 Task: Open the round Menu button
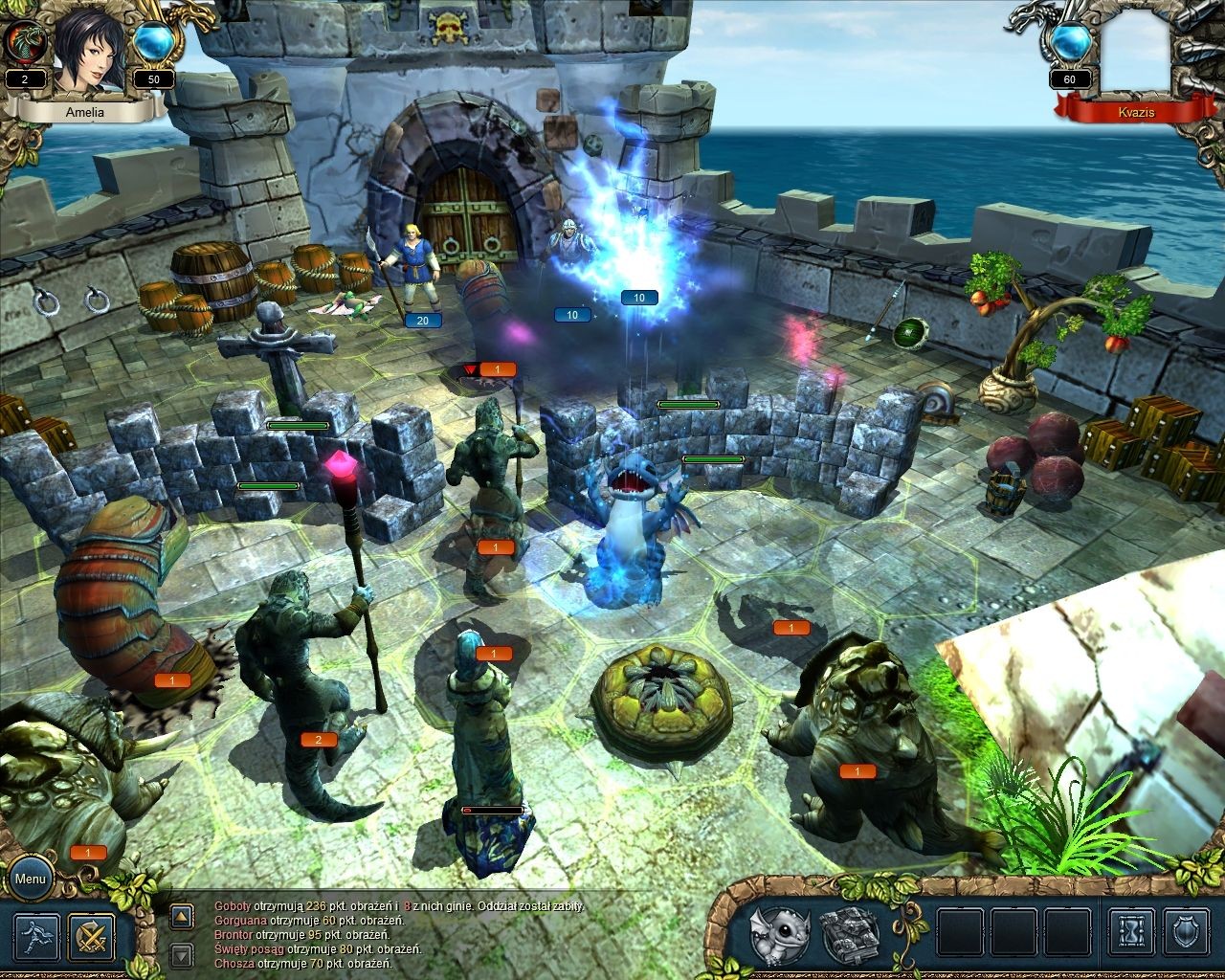tap(30, 879)
